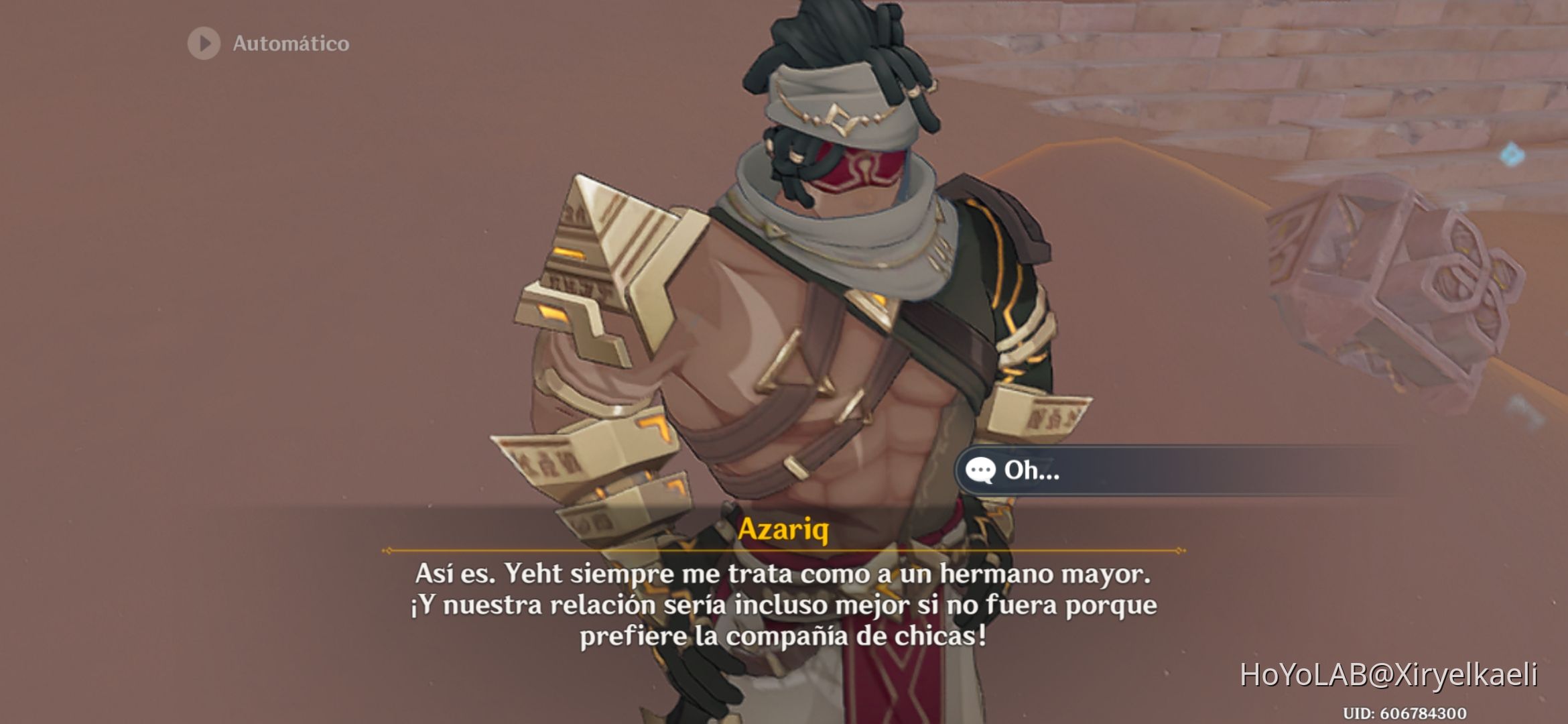
Task: Click the blue sparkle near the brick wall
Action: 1510,154
